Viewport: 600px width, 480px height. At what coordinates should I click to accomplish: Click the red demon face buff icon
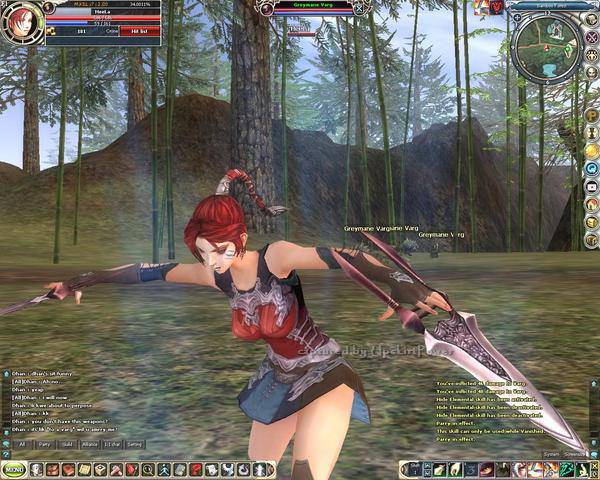coord(497,7)
